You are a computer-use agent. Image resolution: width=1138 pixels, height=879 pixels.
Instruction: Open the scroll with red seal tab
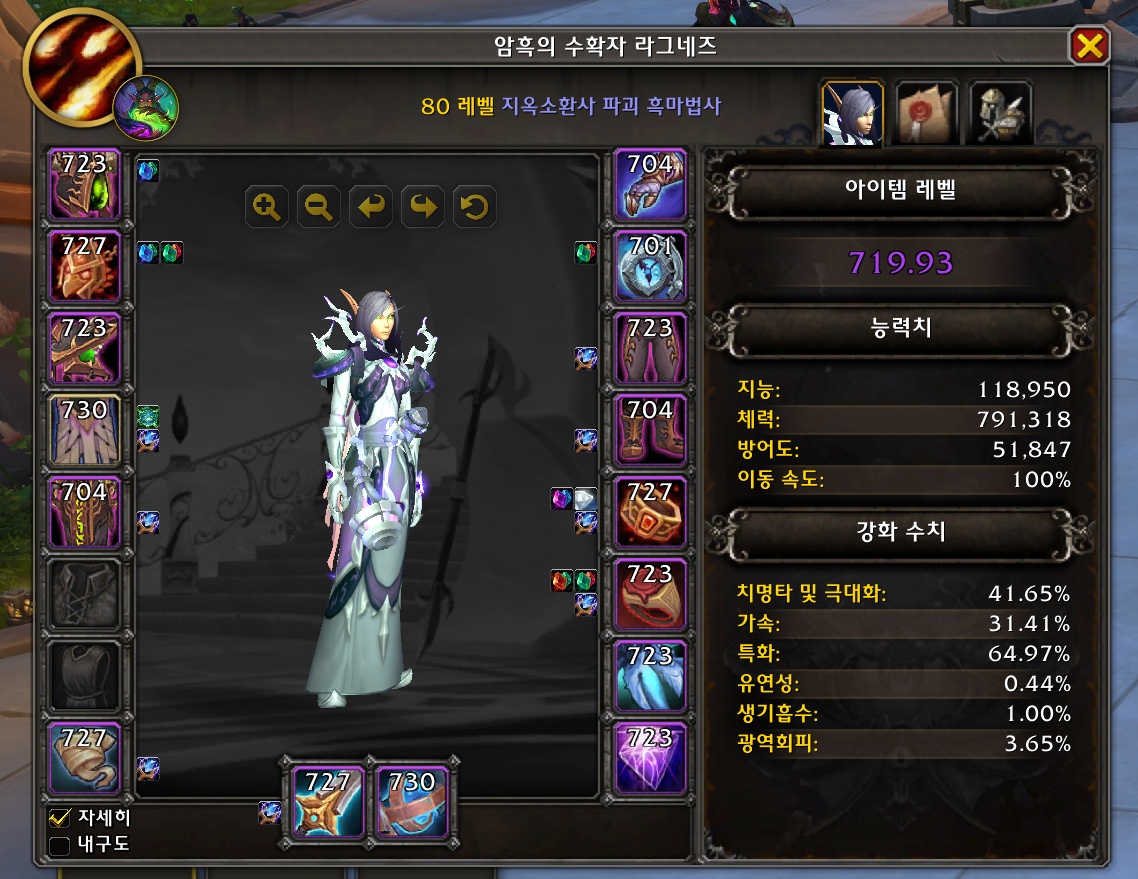(x=926, y=115)
